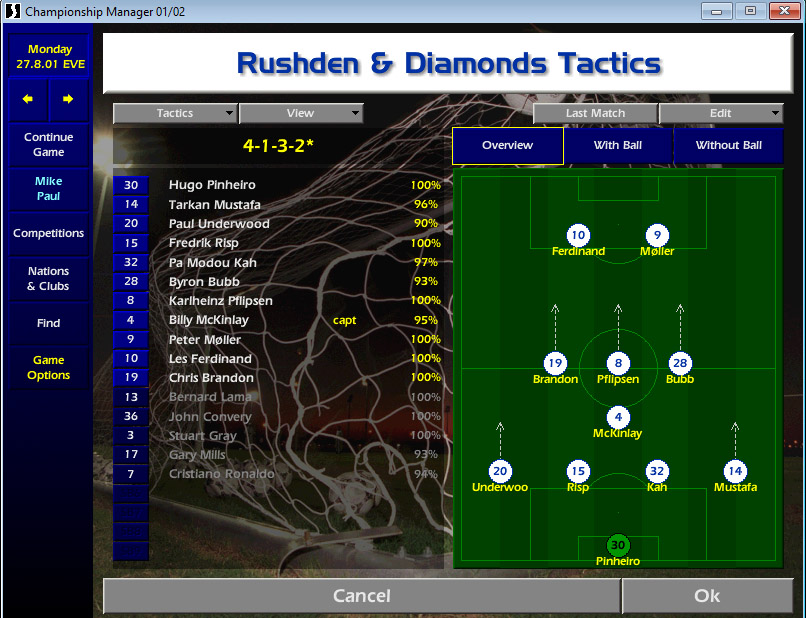Open the Competitions menu

49,233
